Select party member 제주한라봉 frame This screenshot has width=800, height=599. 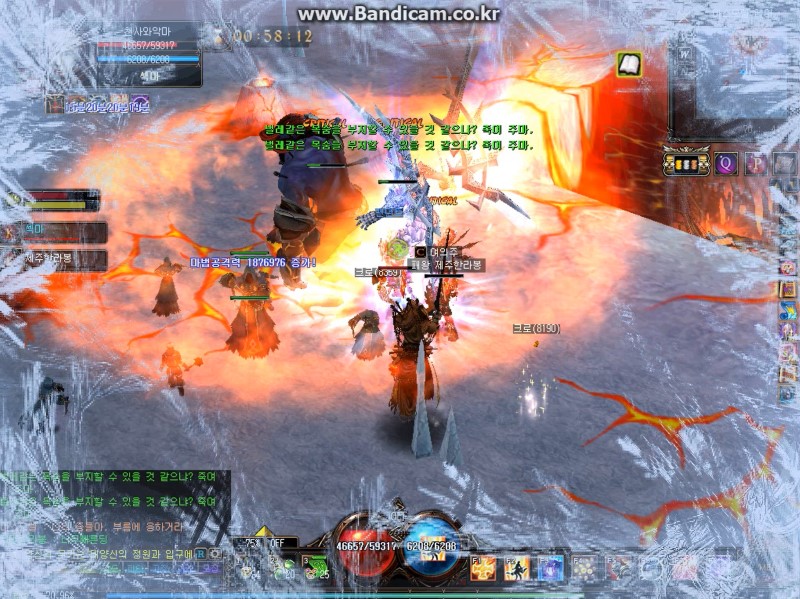coord(62,260)
